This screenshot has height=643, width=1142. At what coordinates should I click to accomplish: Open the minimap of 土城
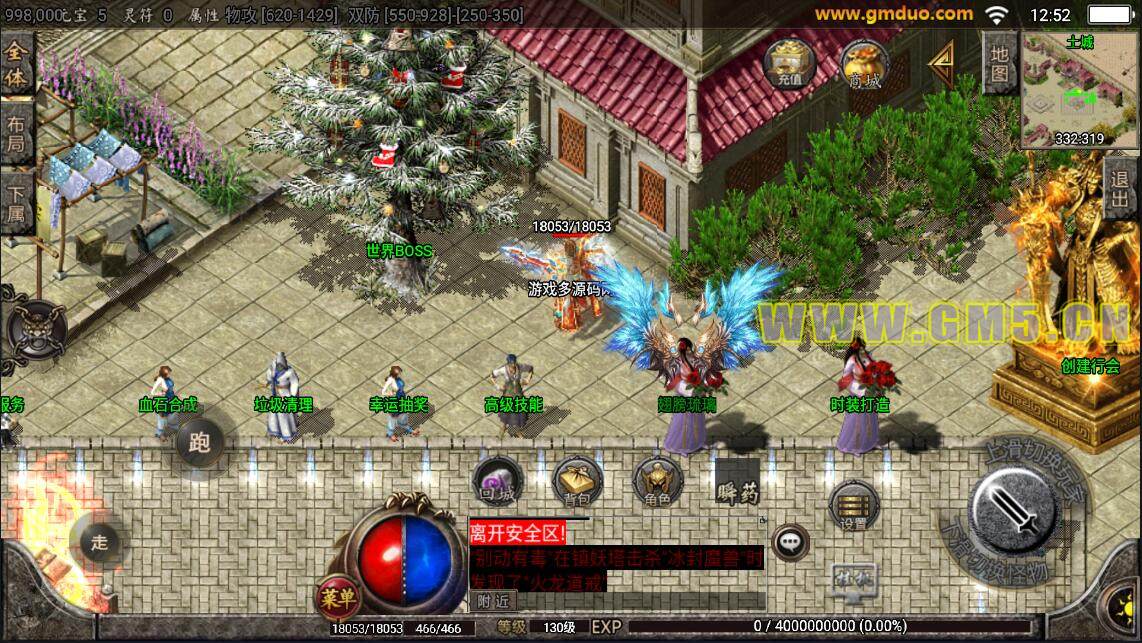(x=1080, y=92)
